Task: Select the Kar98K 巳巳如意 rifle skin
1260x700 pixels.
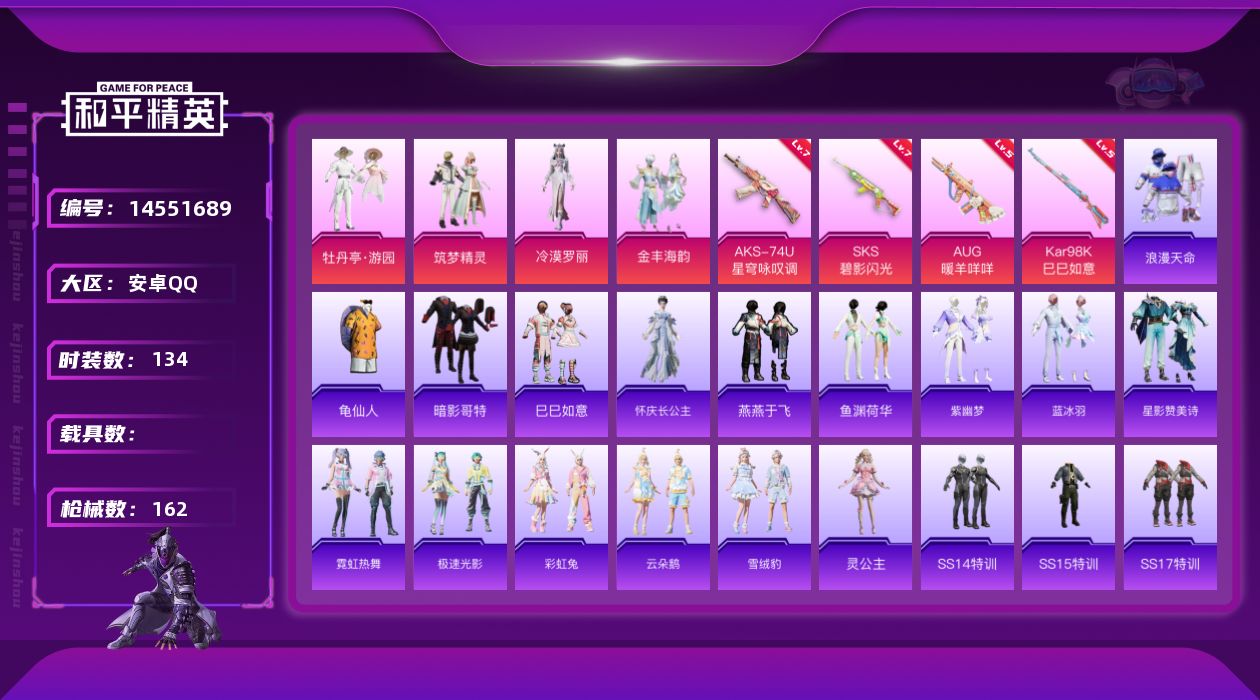Action: [1068, 211]
